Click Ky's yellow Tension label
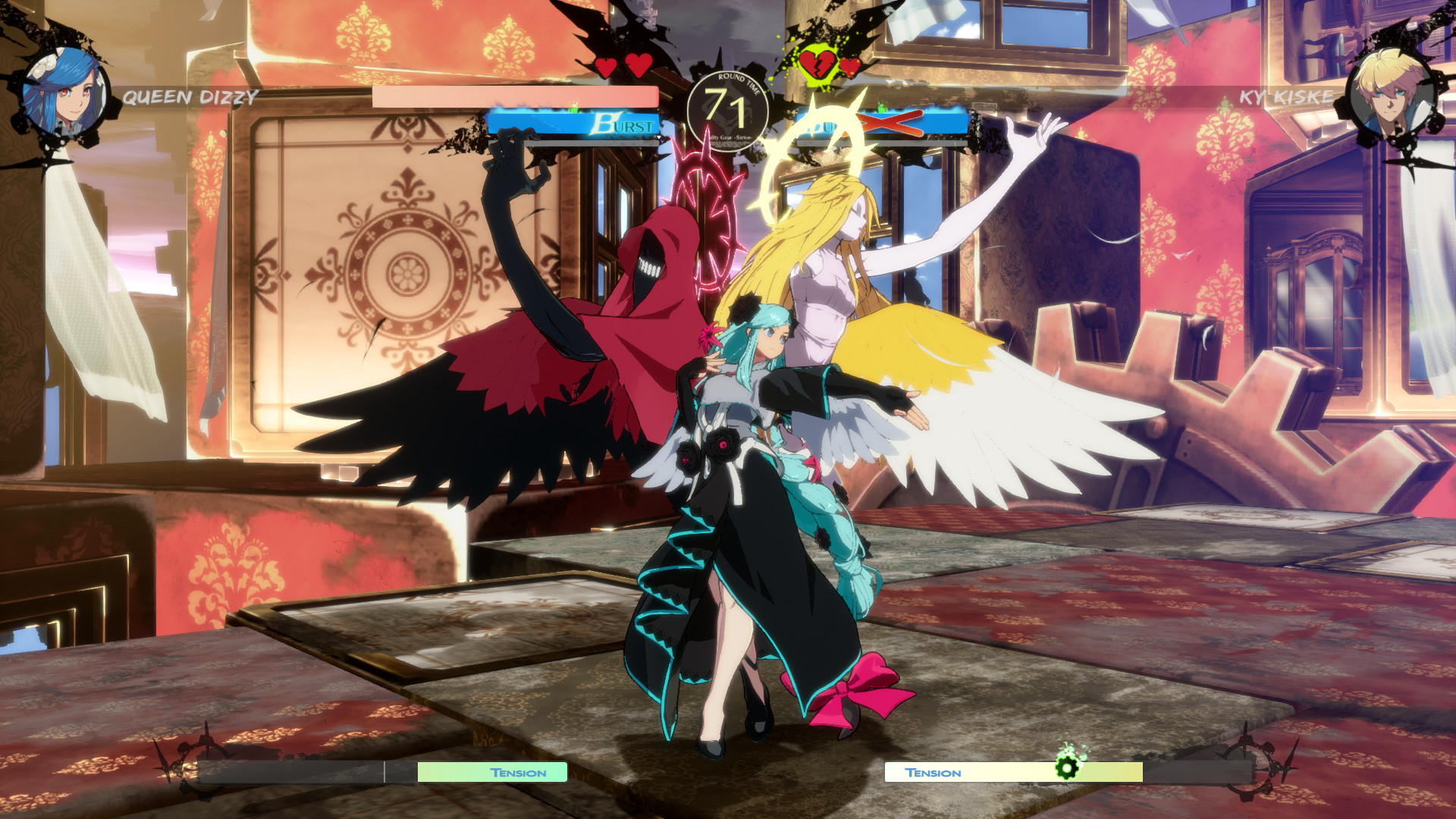 coord(934,772)
